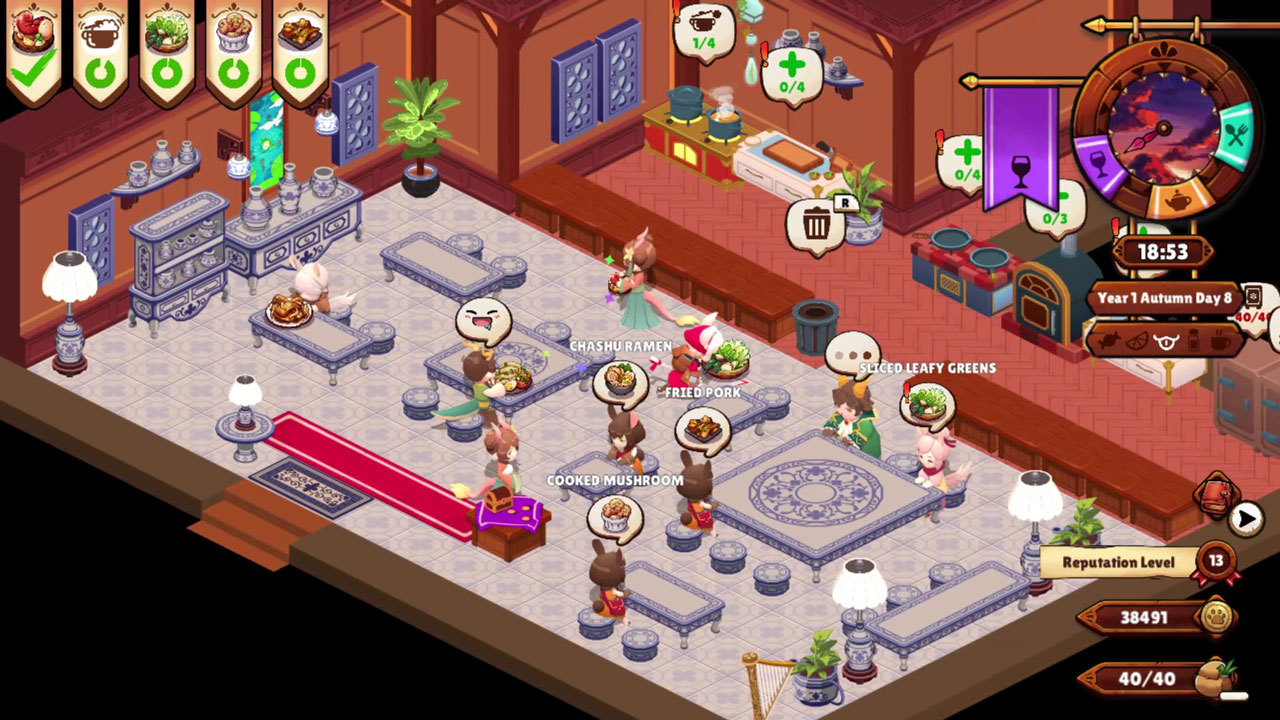Viewport: 1280px width, 720px height.
Task: Toggle the fifth dish banner on the far left
Action: tap(300, 45)
